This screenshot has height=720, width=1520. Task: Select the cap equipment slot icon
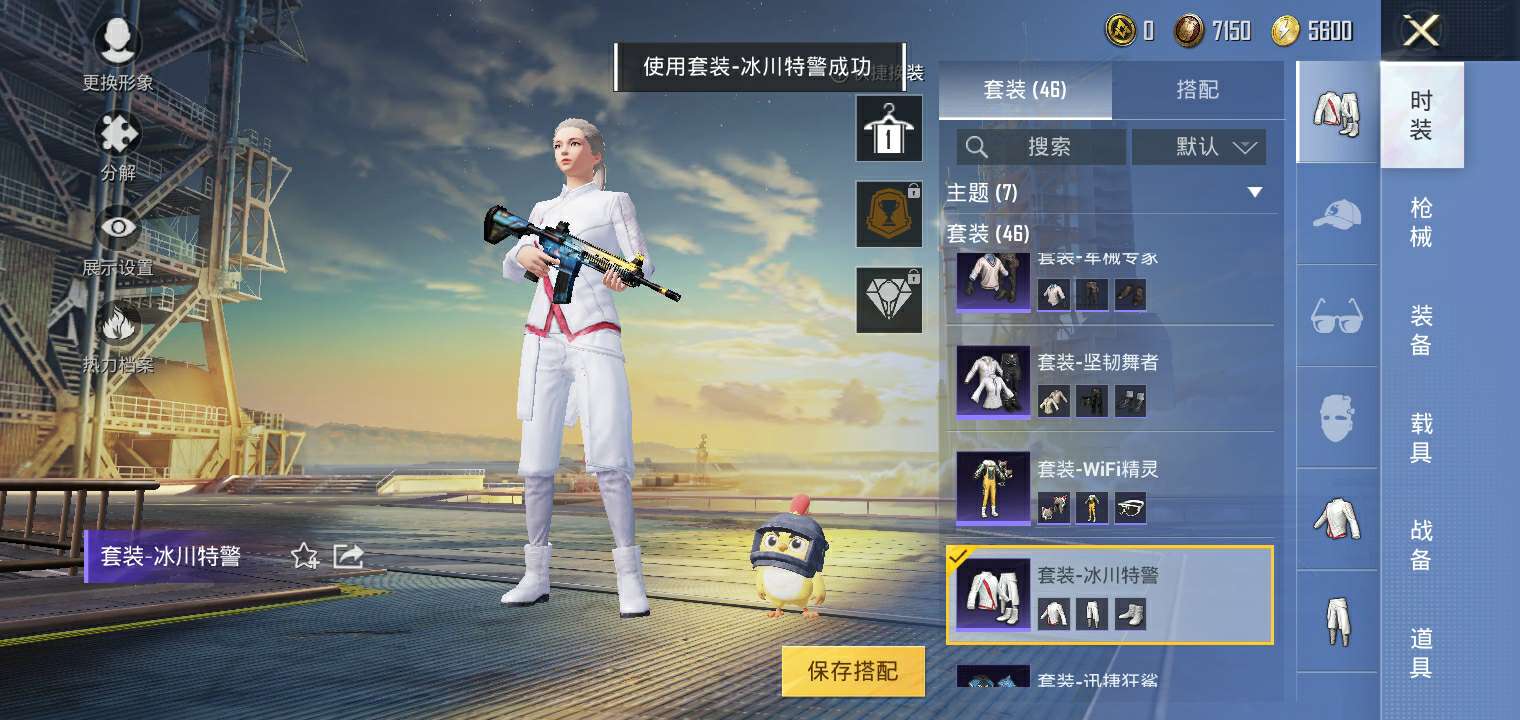[x=1337, y=216]
